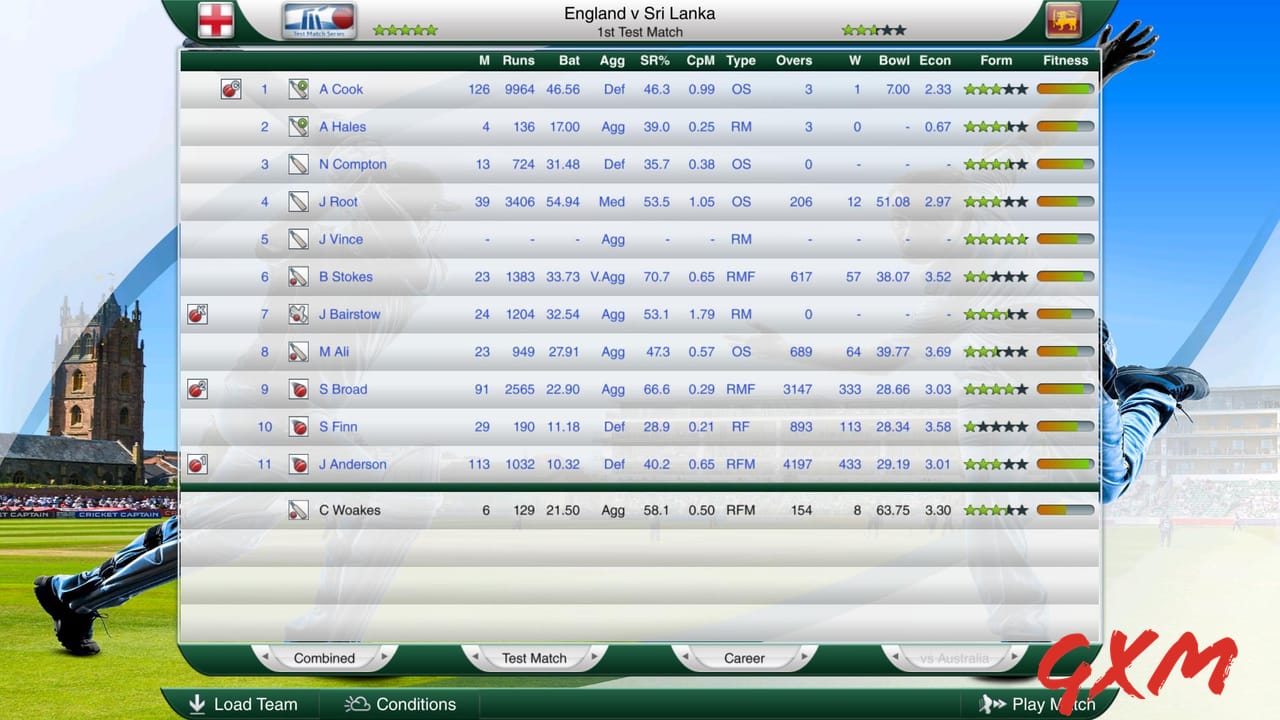
Task: Click the Load Team button
Action: pos(243,704)
